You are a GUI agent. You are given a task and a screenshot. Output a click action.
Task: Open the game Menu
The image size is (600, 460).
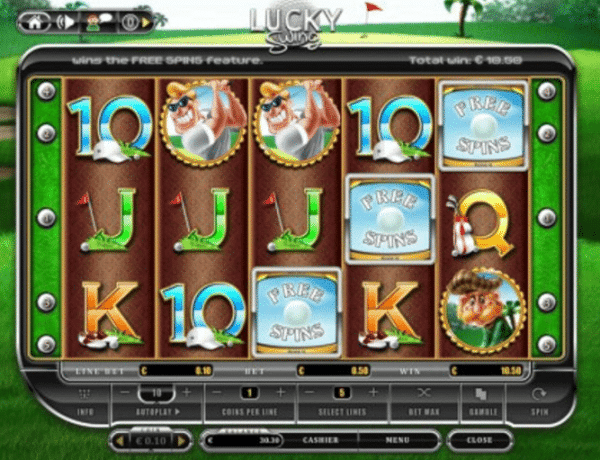tap(396, 438)
